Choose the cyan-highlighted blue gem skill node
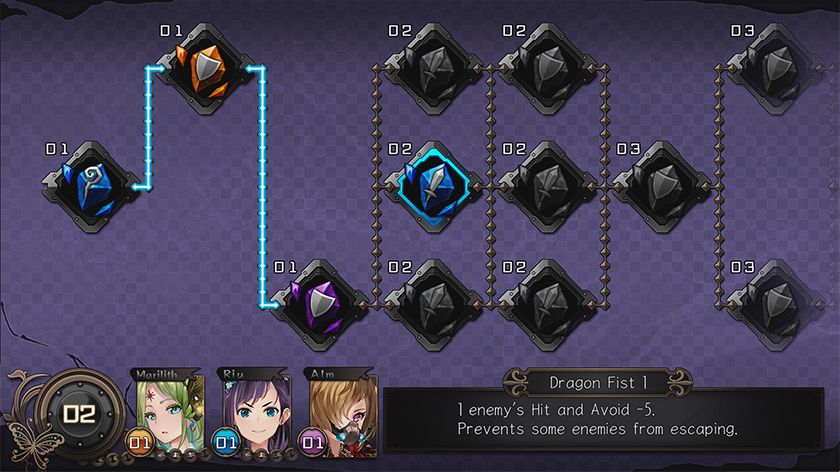The width and height of the screenshot is (840, 472). tap(433, 186)
